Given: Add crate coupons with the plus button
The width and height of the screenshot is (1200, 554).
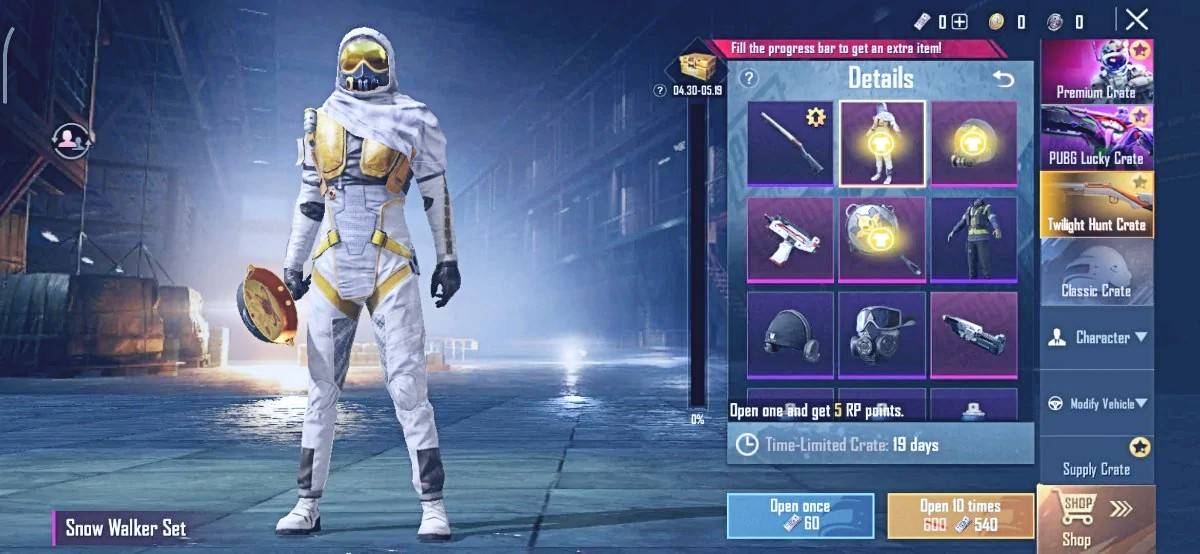Looking at the screenshot, I should tap(959, 22).
